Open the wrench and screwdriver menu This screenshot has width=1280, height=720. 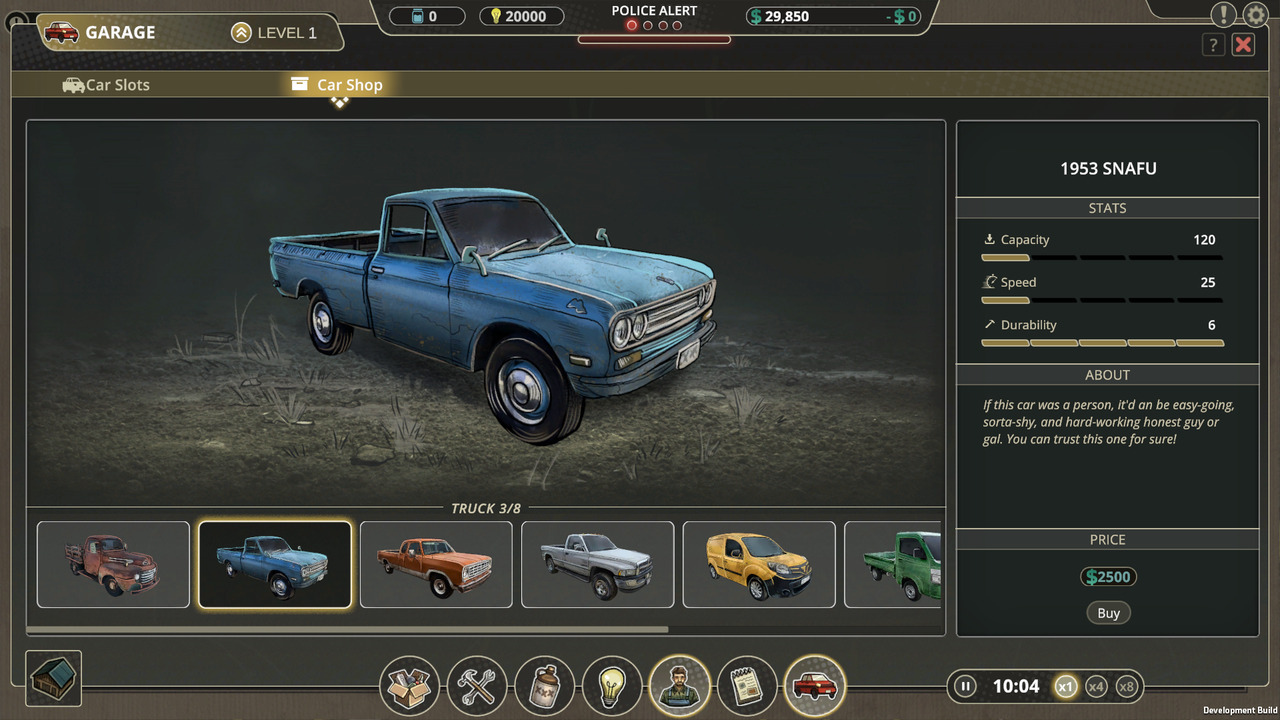tap(477, 686)
